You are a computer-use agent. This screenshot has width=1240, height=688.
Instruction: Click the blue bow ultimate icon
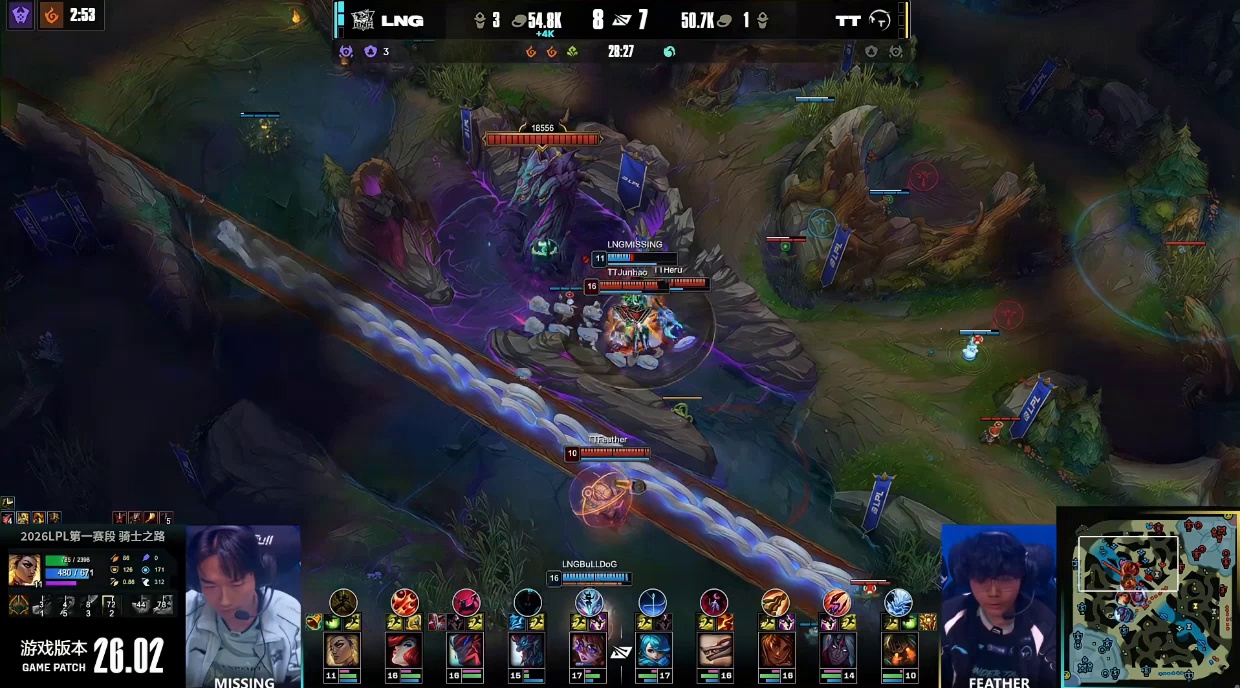[x=652, y=602]
